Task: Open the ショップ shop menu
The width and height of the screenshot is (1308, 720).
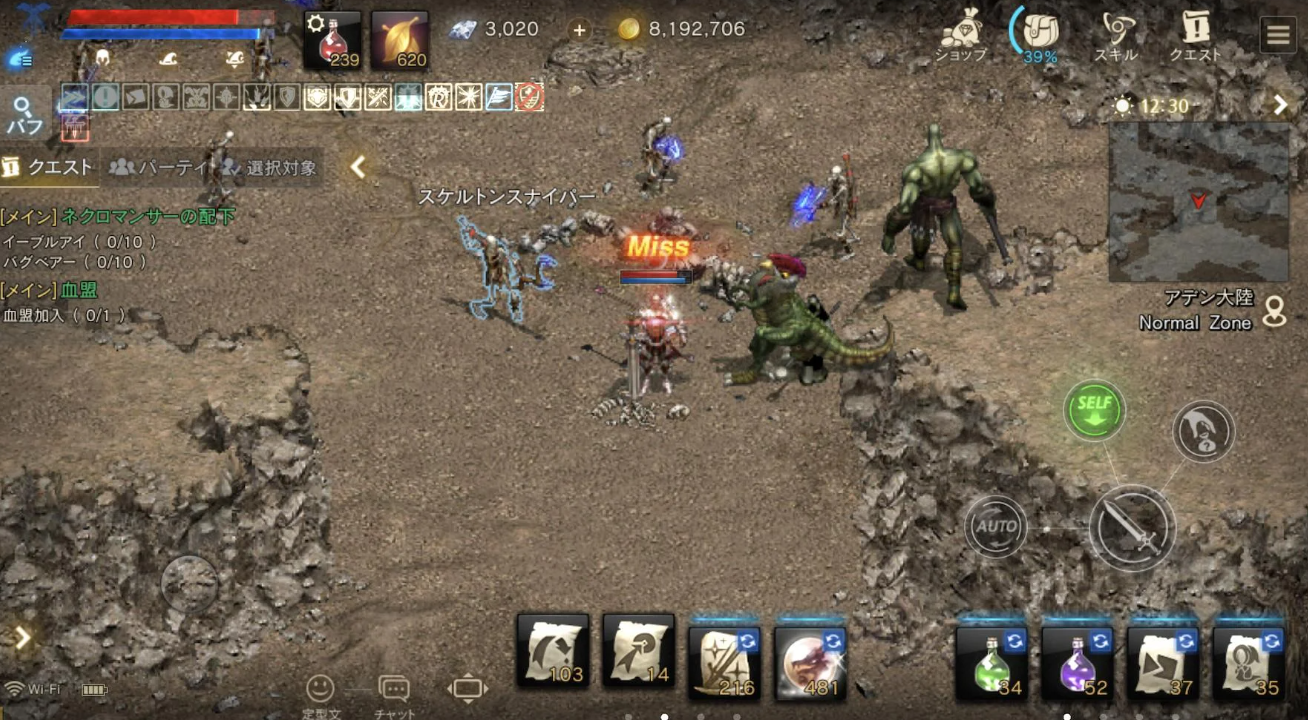Action: [x=960, y=36]
